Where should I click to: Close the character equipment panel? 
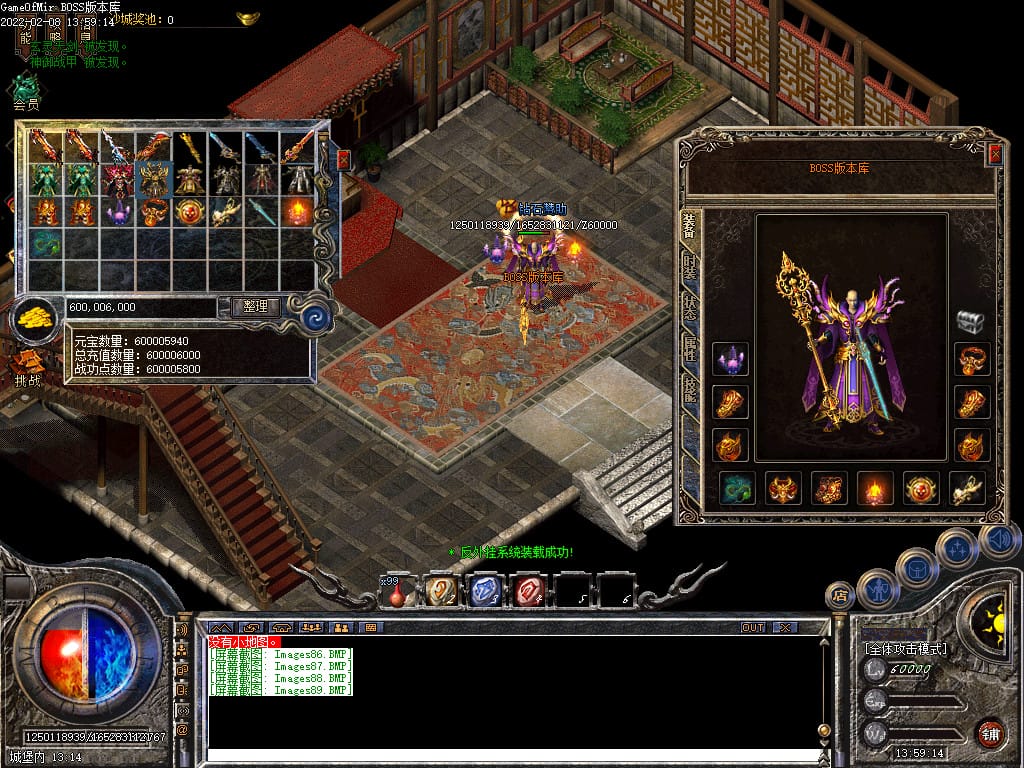coord(994,154)
